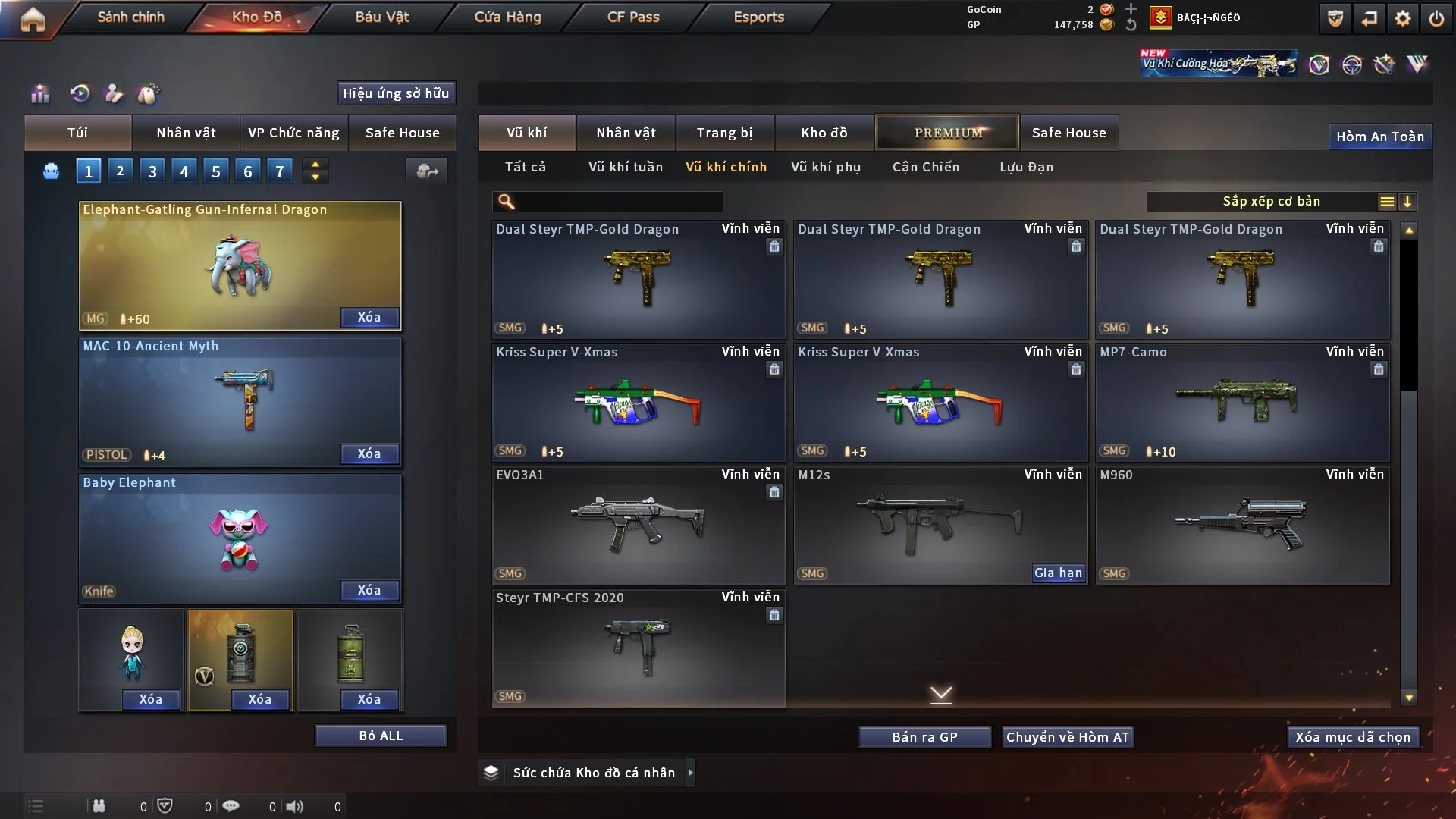Switch to the PREMIUM tab
Image resolution: width=1456 pixels, height=819 pixels.
(x=948, y=133)
